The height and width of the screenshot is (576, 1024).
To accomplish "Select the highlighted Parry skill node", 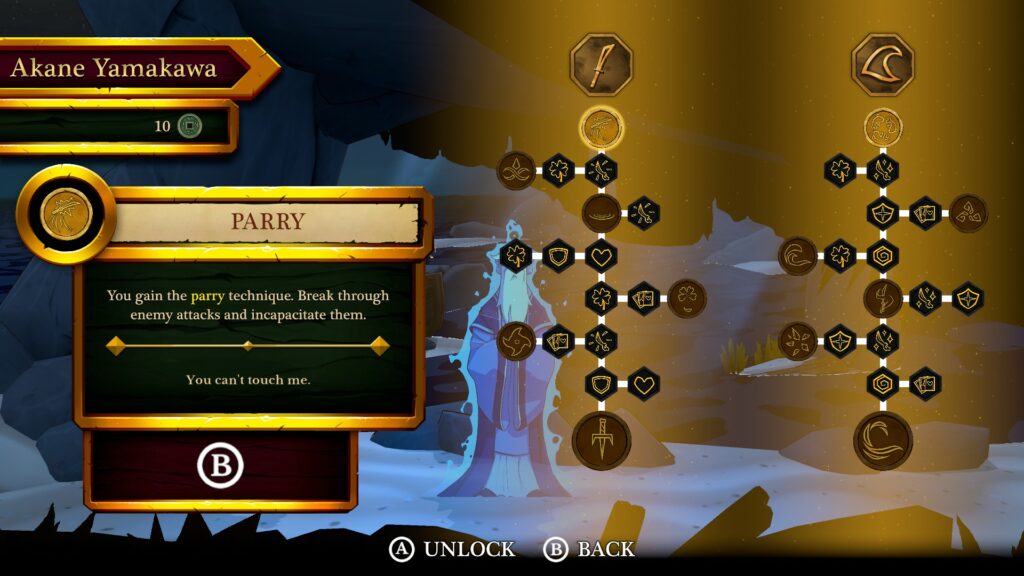I will click(x=601, y=127).
